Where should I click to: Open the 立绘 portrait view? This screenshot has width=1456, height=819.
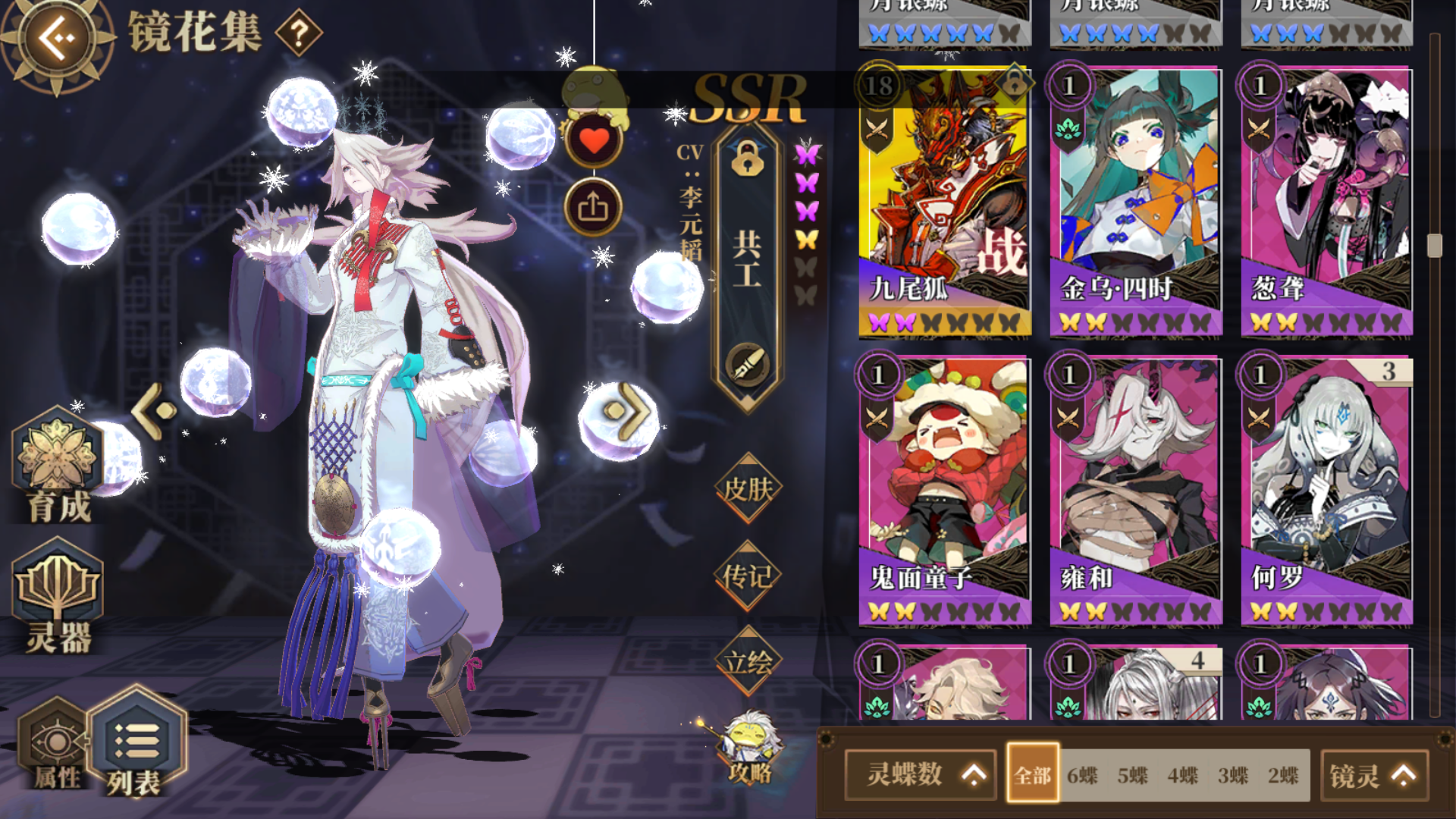(749, 661)
